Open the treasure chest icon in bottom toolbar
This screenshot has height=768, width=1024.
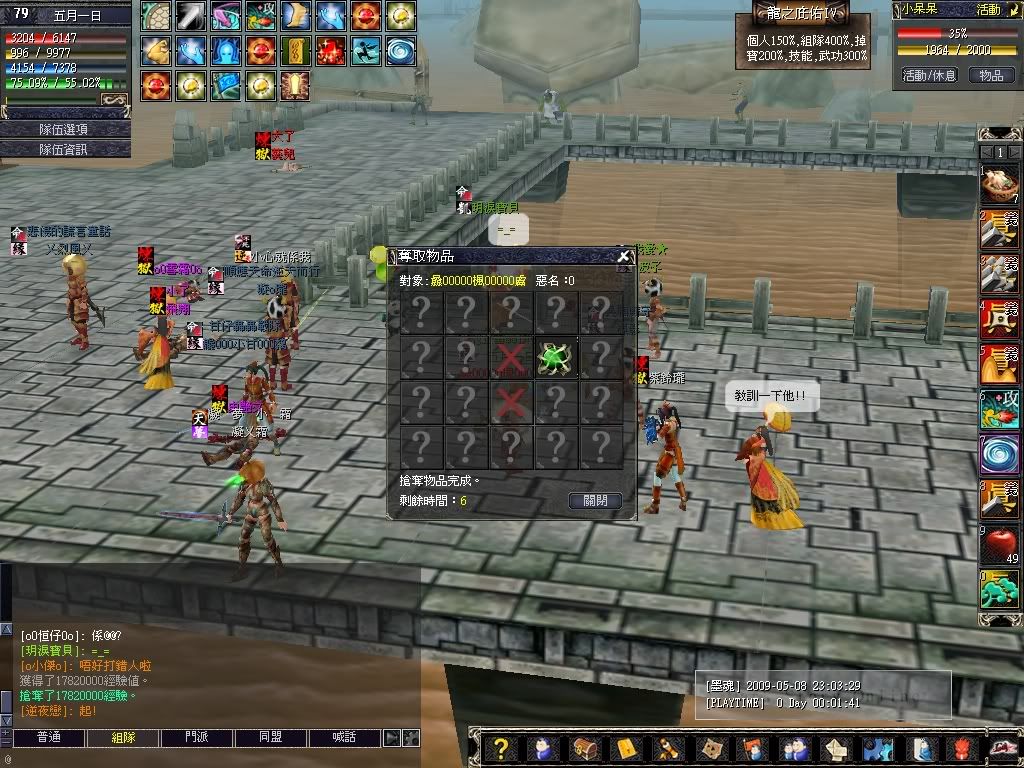point(584,749)
